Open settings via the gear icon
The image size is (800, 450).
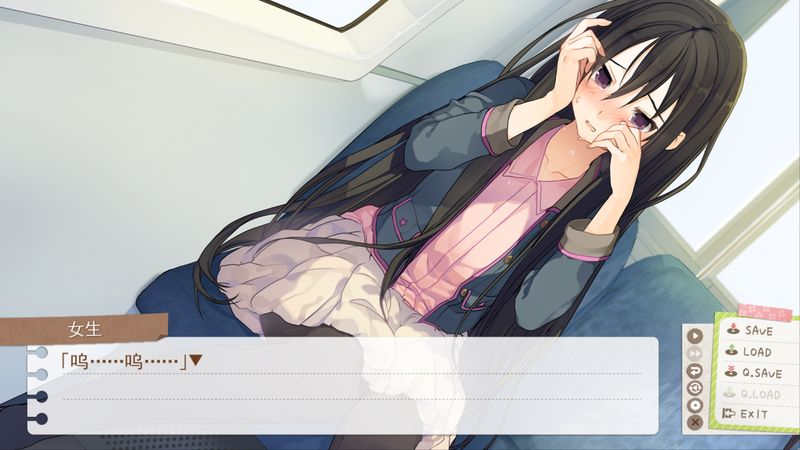pyautogui.click(x=696, y=405)
